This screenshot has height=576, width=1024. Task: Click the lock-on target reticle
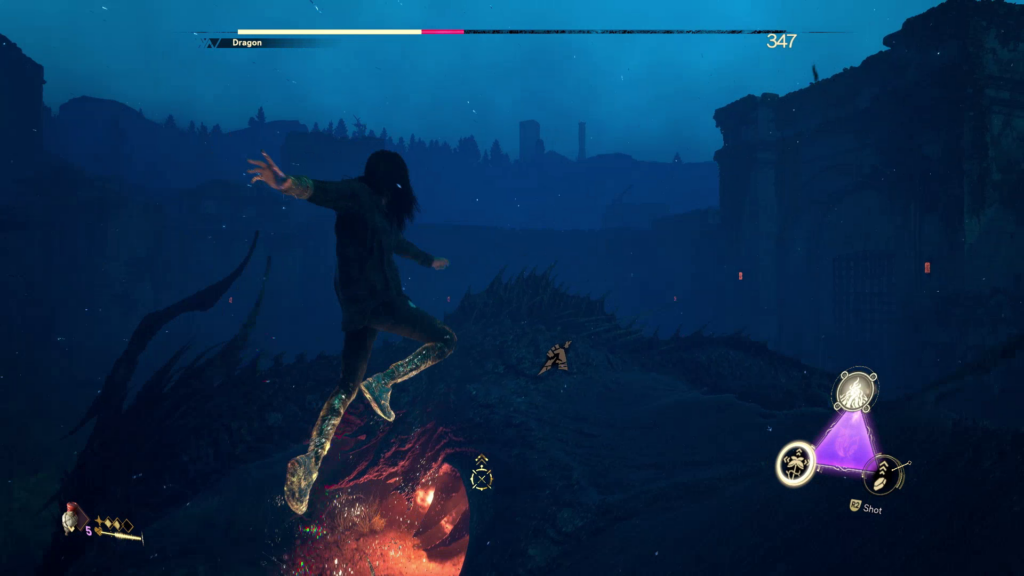coord(482,475)
